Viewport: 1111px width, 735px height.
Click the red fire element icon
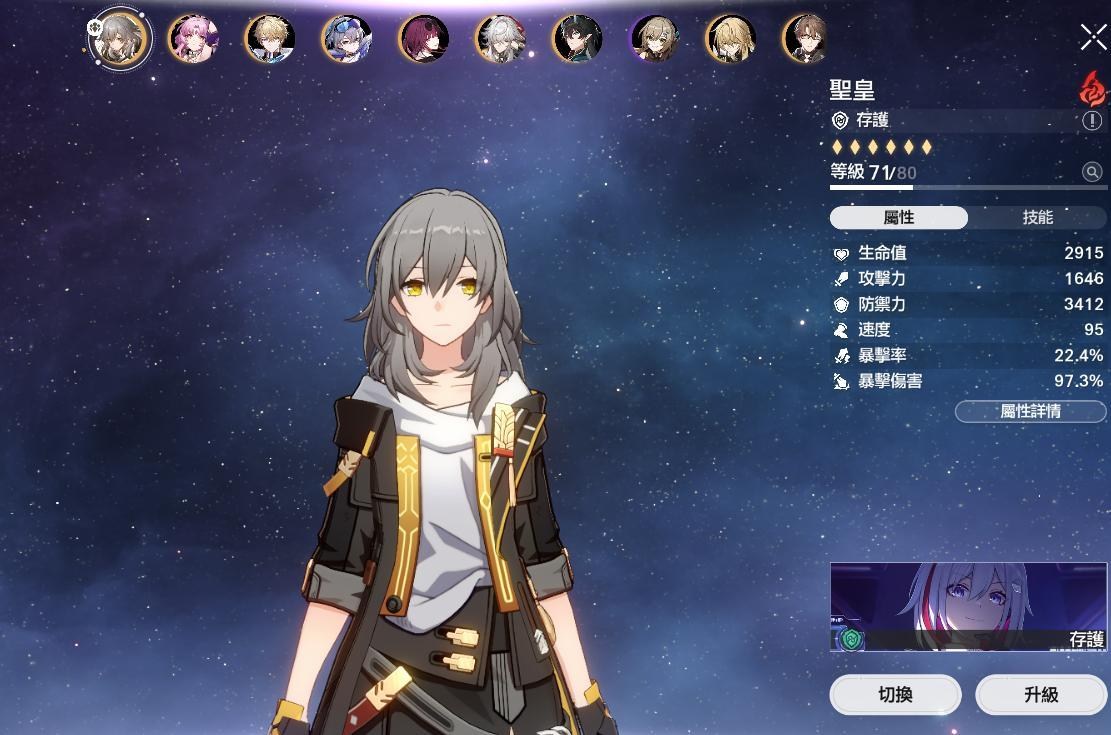(1092, 90)
